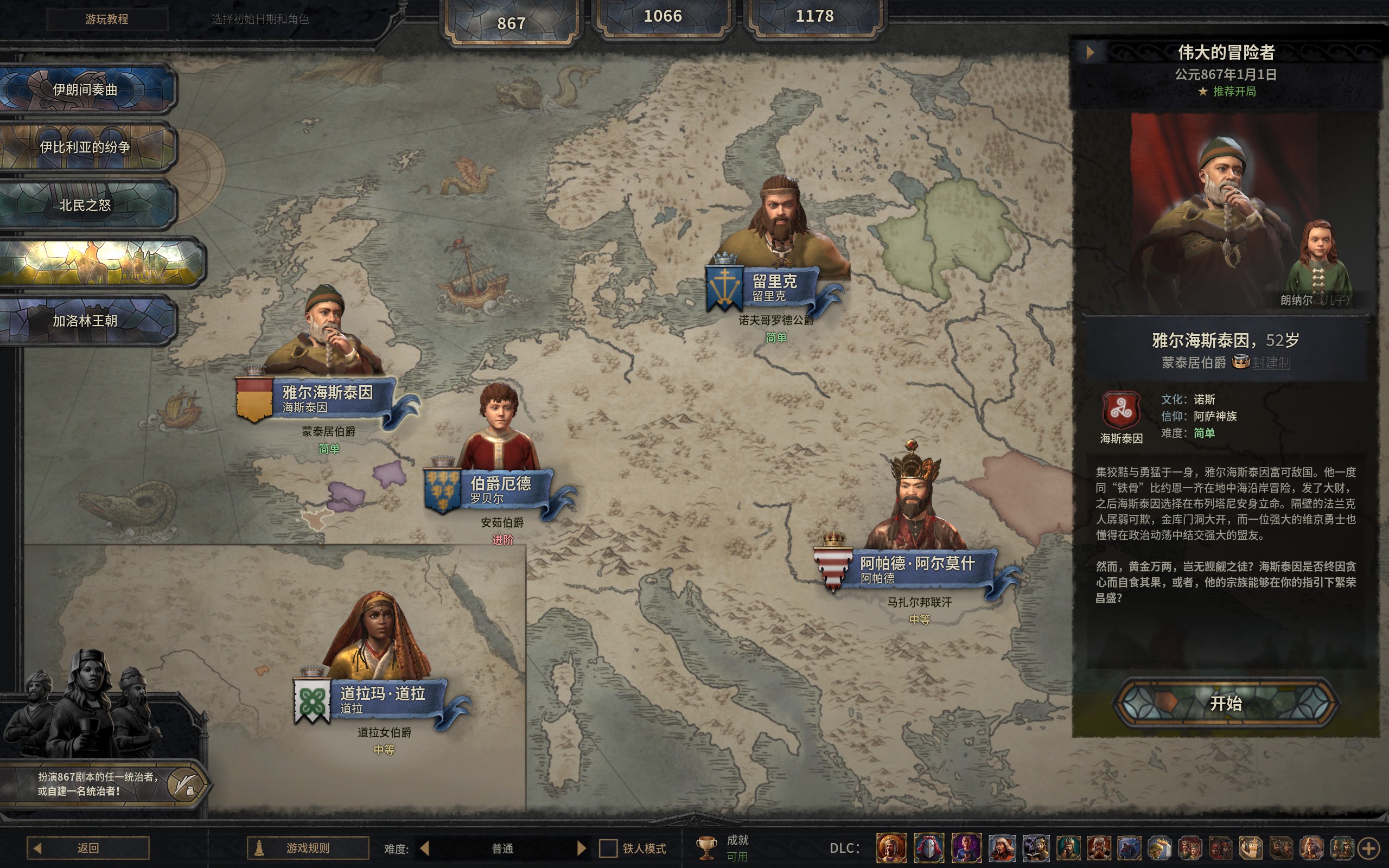Open the 游戏规则 game rules
Viewport: 1389px width, 868px height.
(x=308, y=848)
